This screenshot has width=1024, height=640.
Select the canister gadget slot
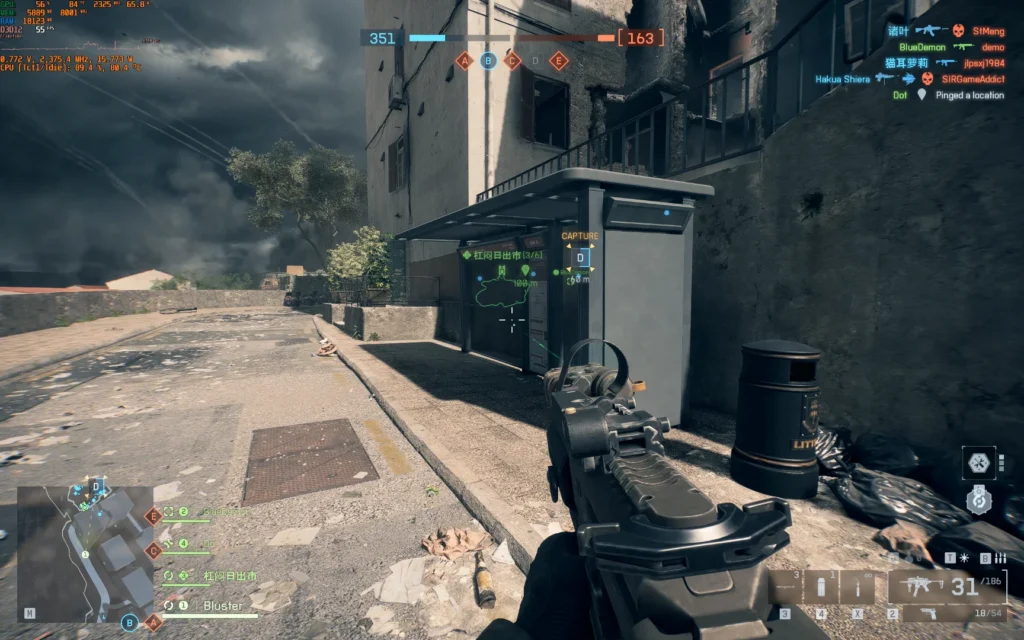coord(821,586)
